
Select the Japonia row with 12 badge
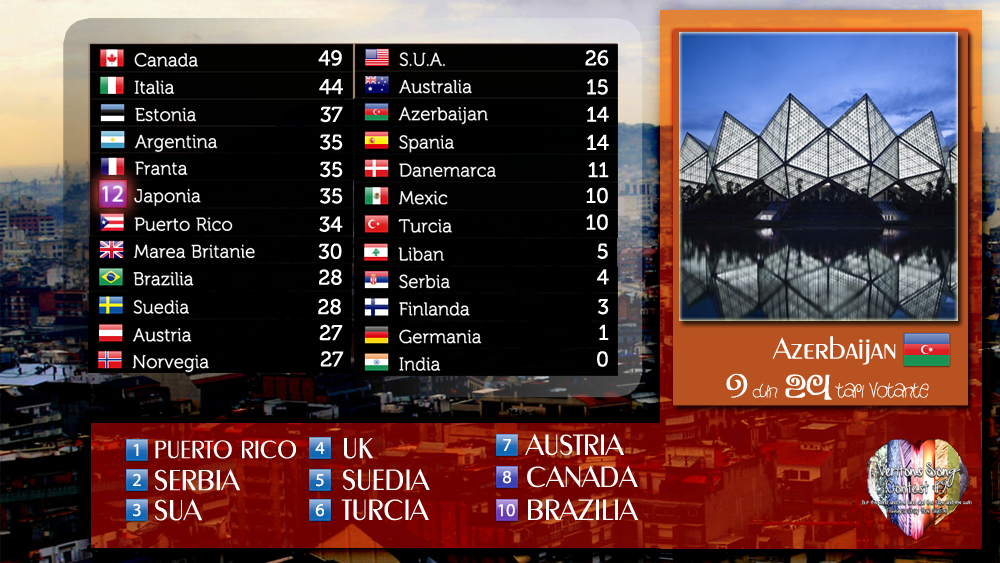pos(220,196)
